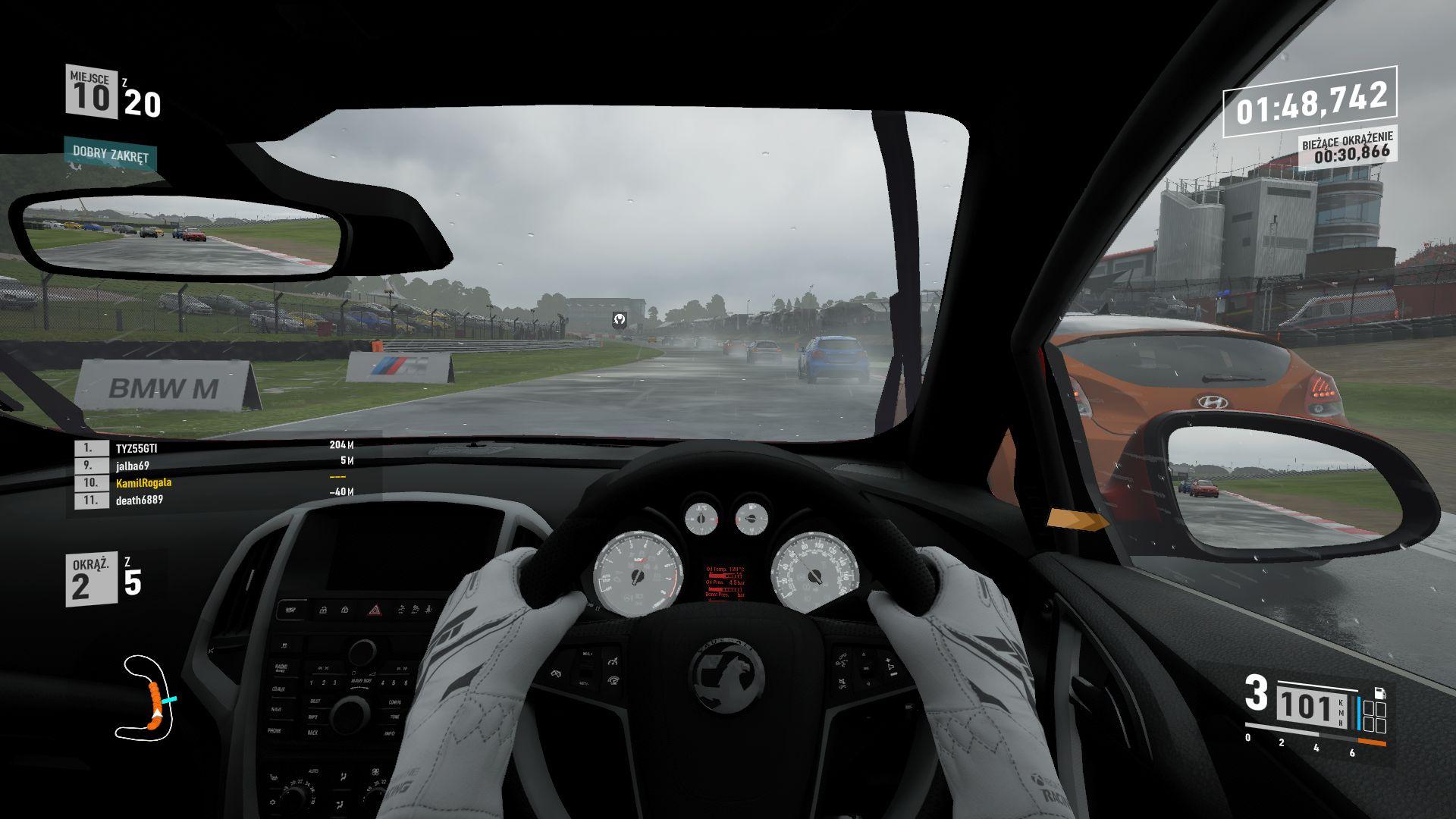Click the opponent marker icon above the track
Viewport: 1456px width, 819px height.
(620, 321)
